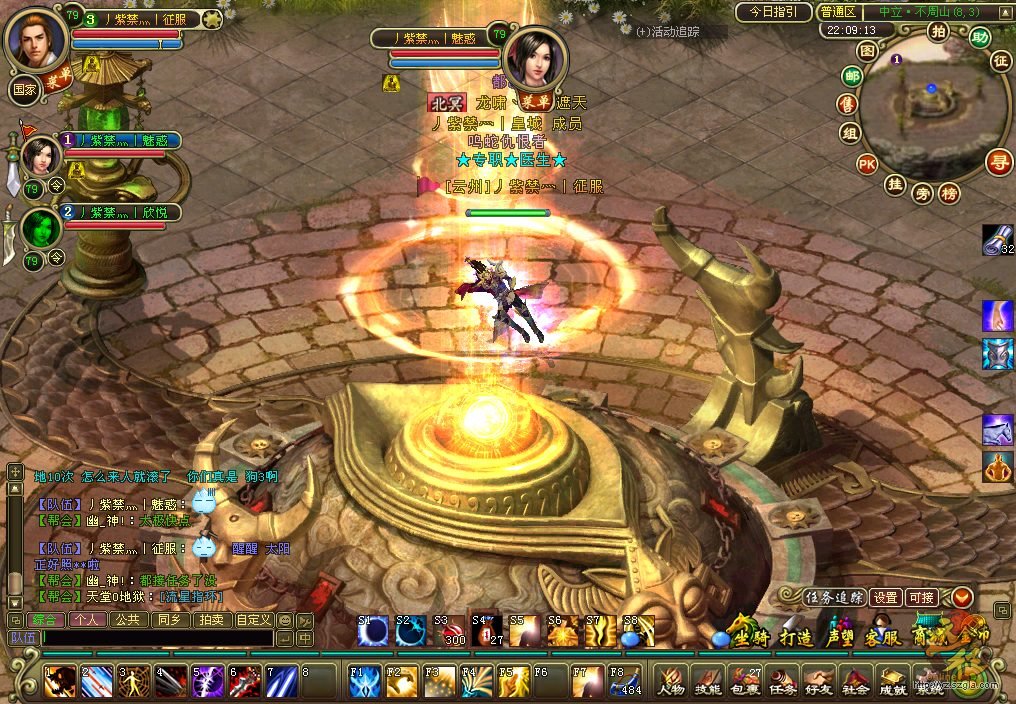Switch chat to the 拍卖 tab
1016x704 pixels.
[x=212, y=620]
